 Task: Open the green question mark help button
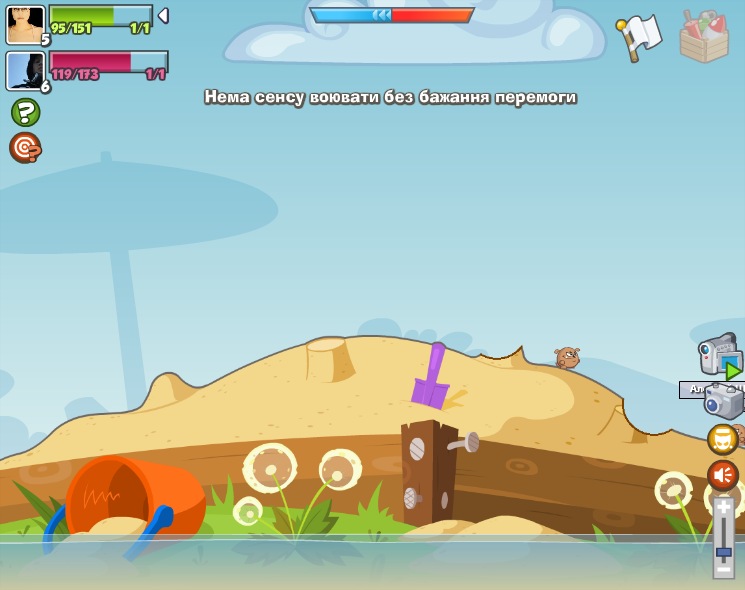pyautogui.click(x=25, y=112)
